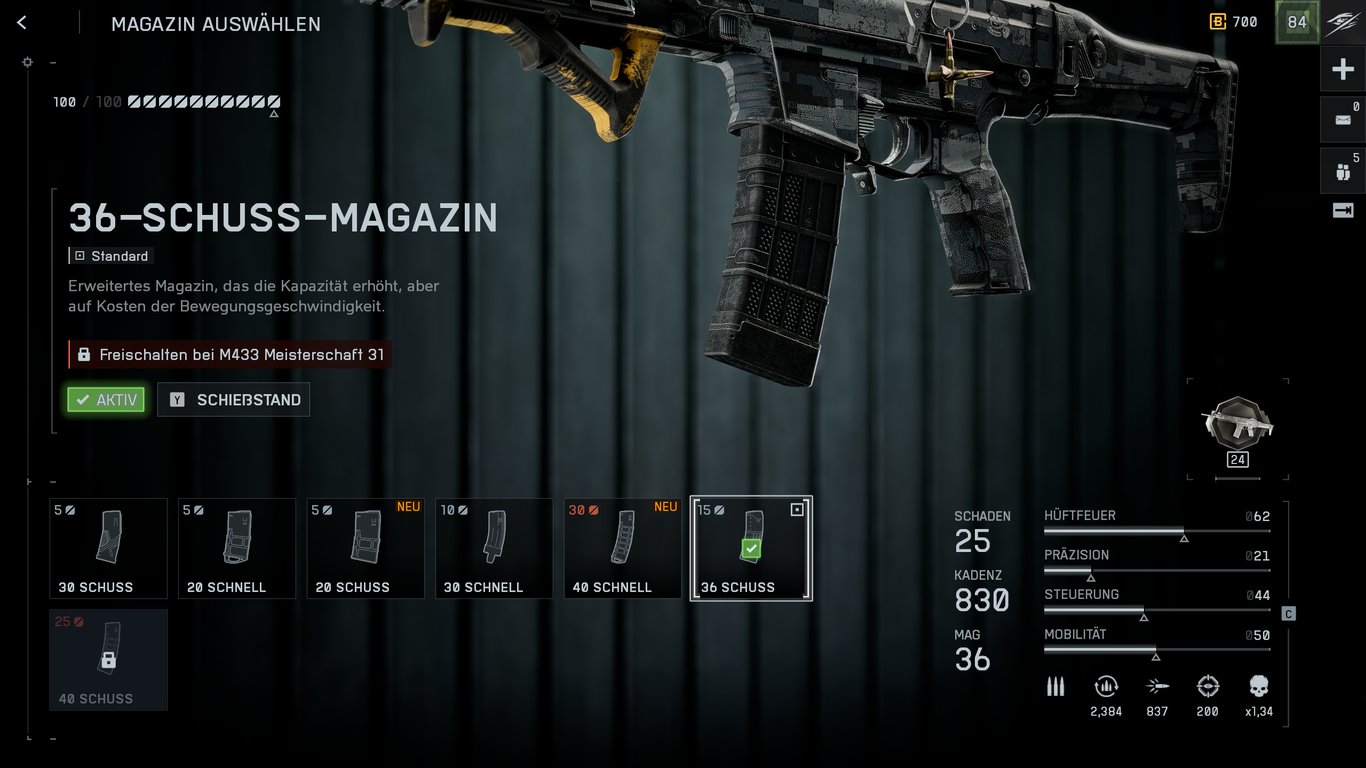Open the settings gear icon top left

[x=27, y=62]
